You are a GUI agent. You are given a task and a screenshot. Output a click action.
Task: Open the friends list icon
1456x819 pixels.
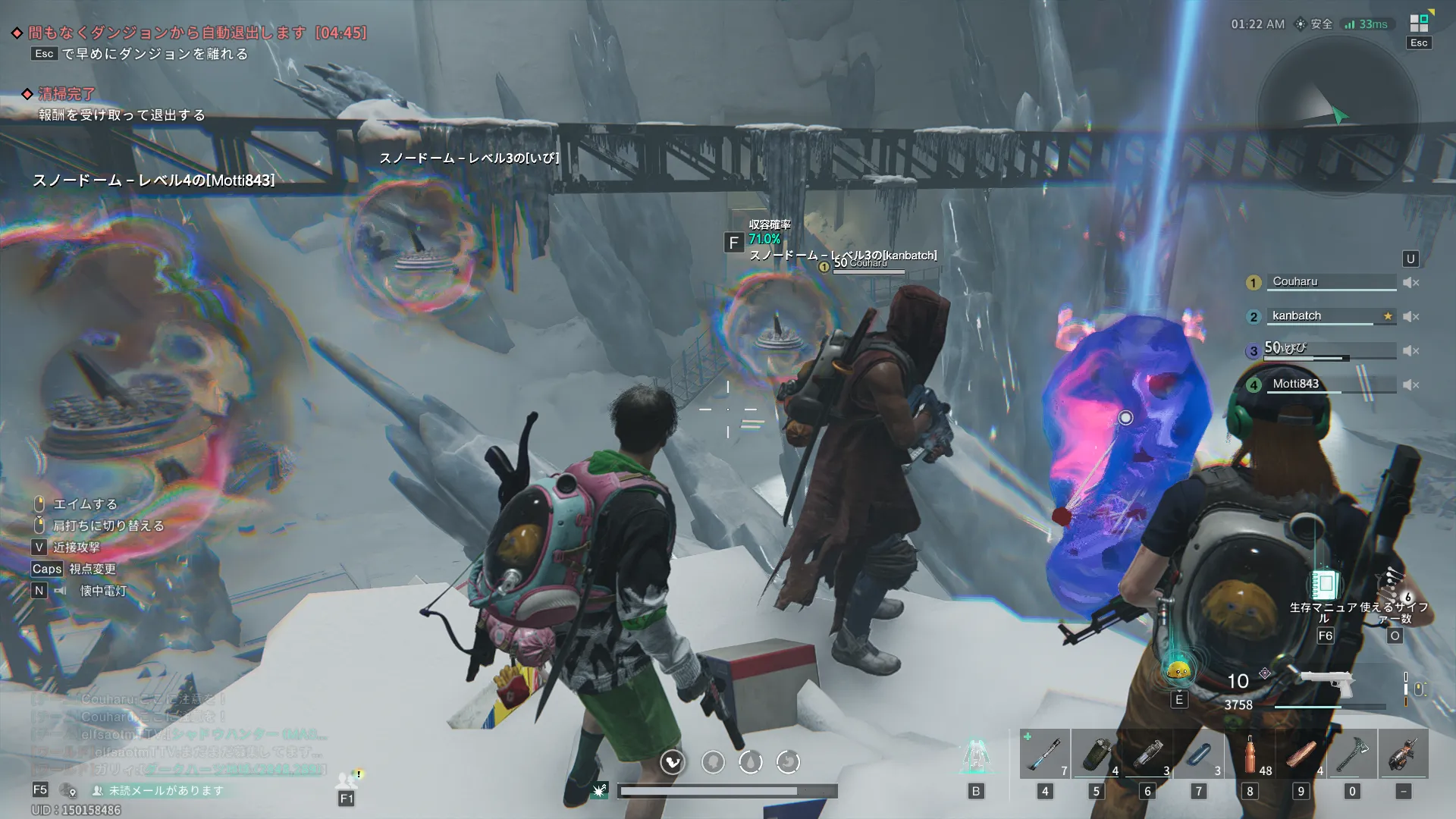(347, 780)
